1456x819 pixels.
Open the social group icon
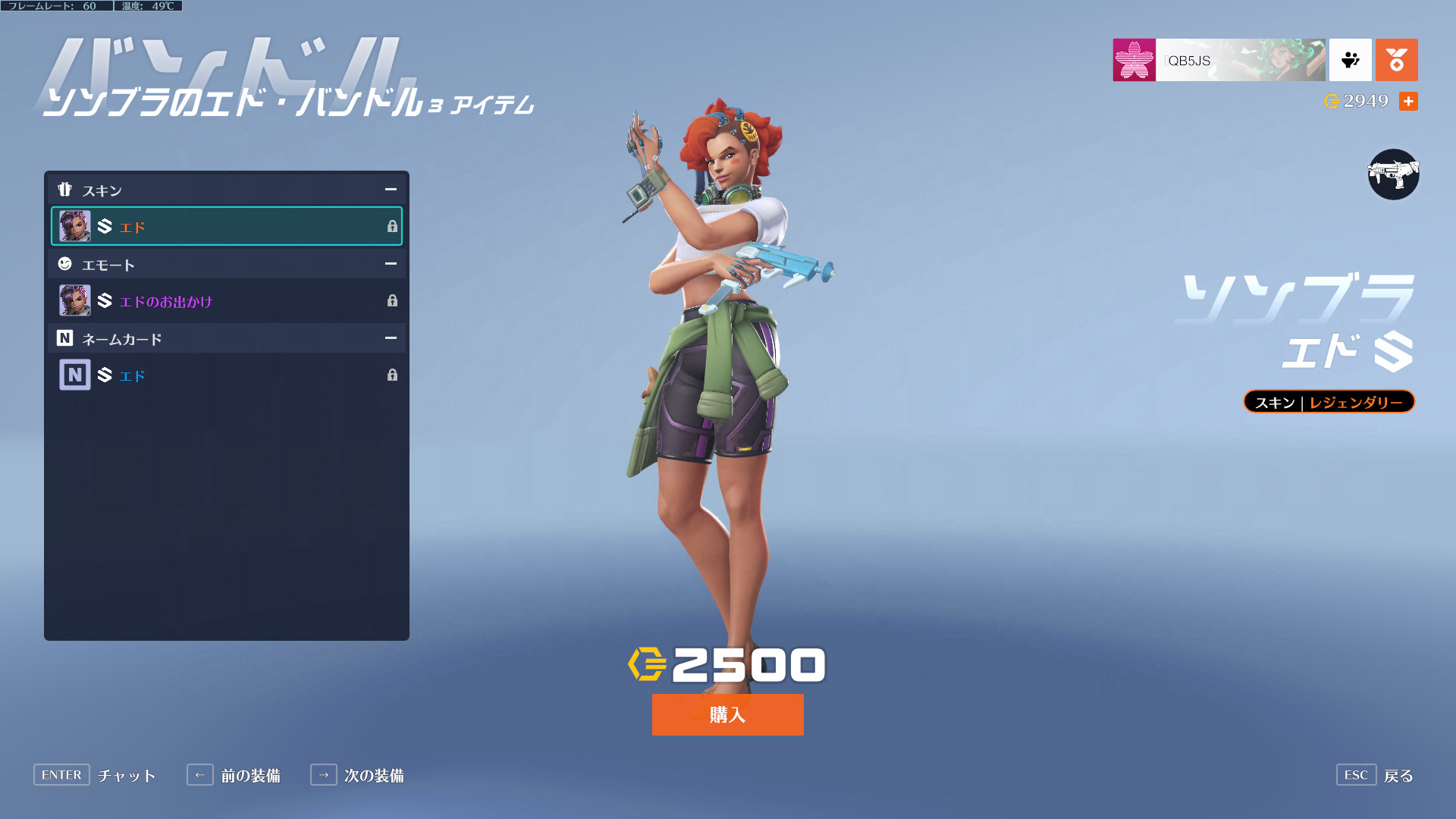point(1350,60)
